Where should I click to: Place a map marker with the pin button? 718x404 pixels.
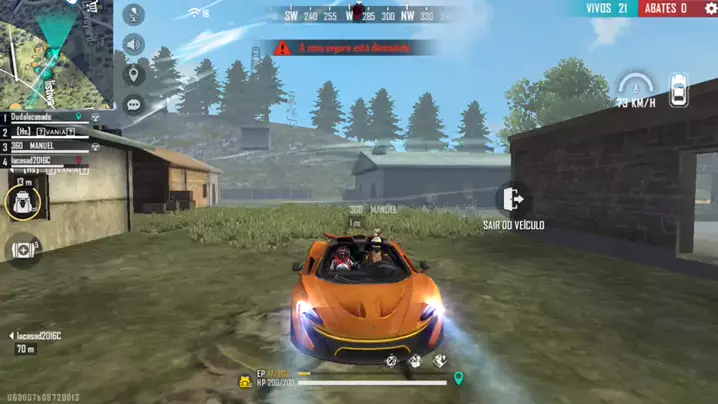pos(133,75)
